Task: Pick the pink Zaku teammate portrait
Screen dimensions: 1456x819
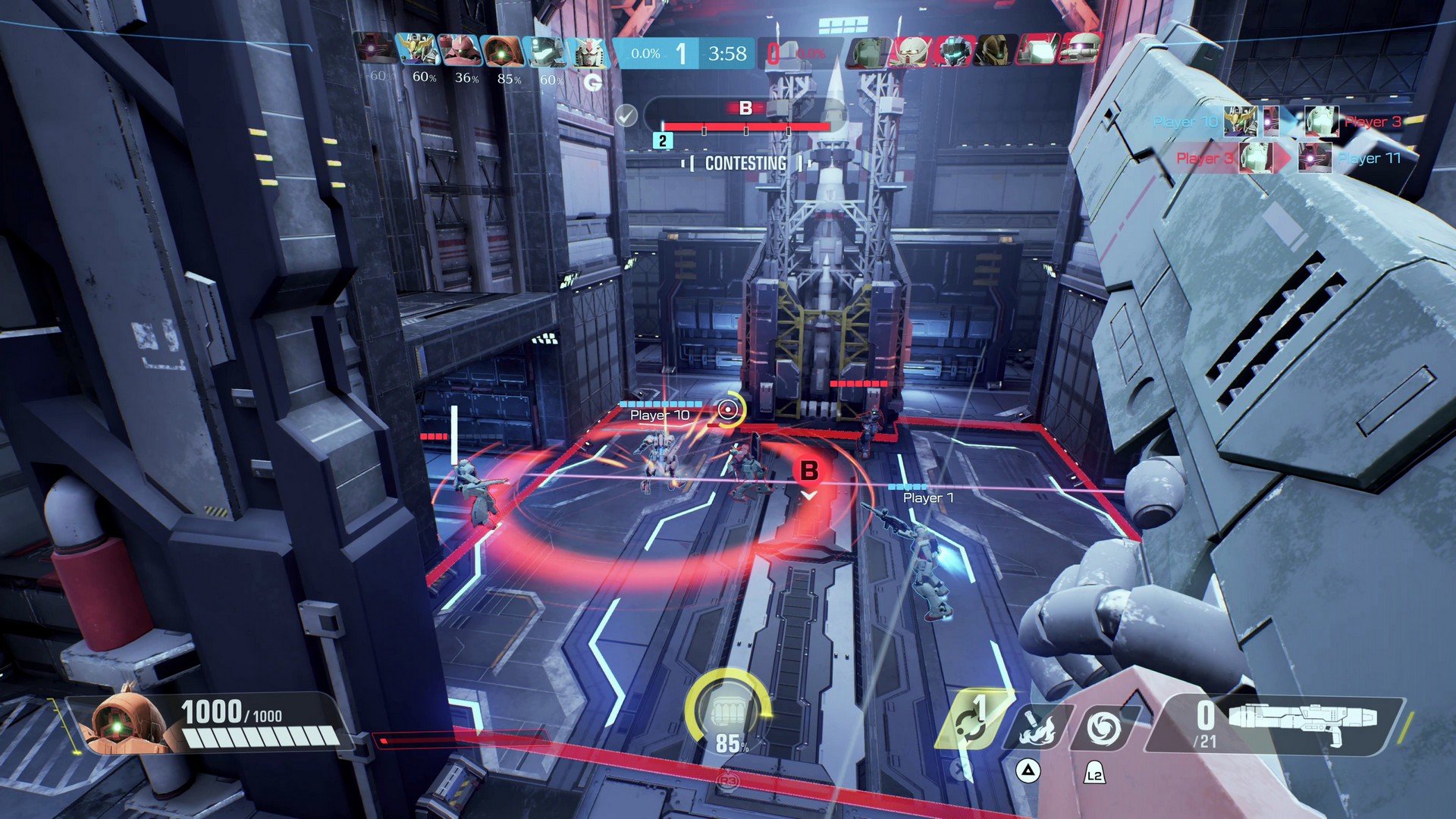Action: coord(460,52)
